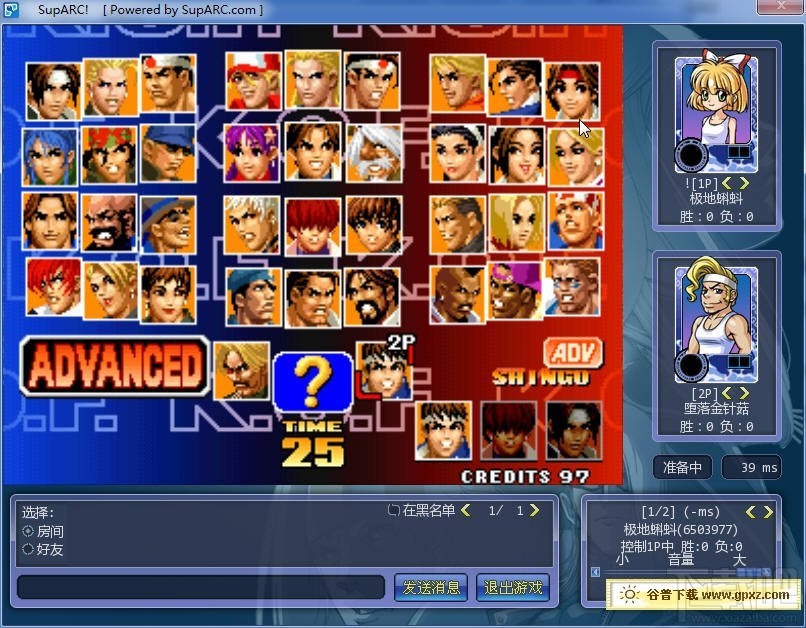Click the 音量 volume slider track
806x628 pixels.
[x=680, y=573]
